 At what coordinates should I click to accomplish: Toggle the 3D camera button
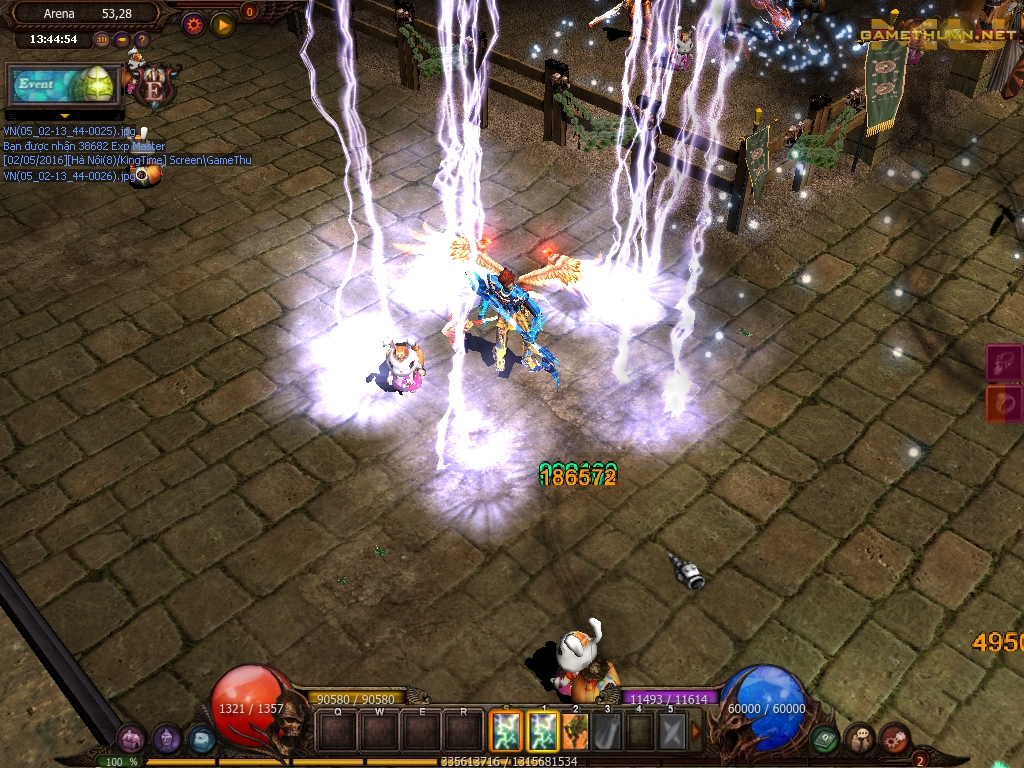102,40
